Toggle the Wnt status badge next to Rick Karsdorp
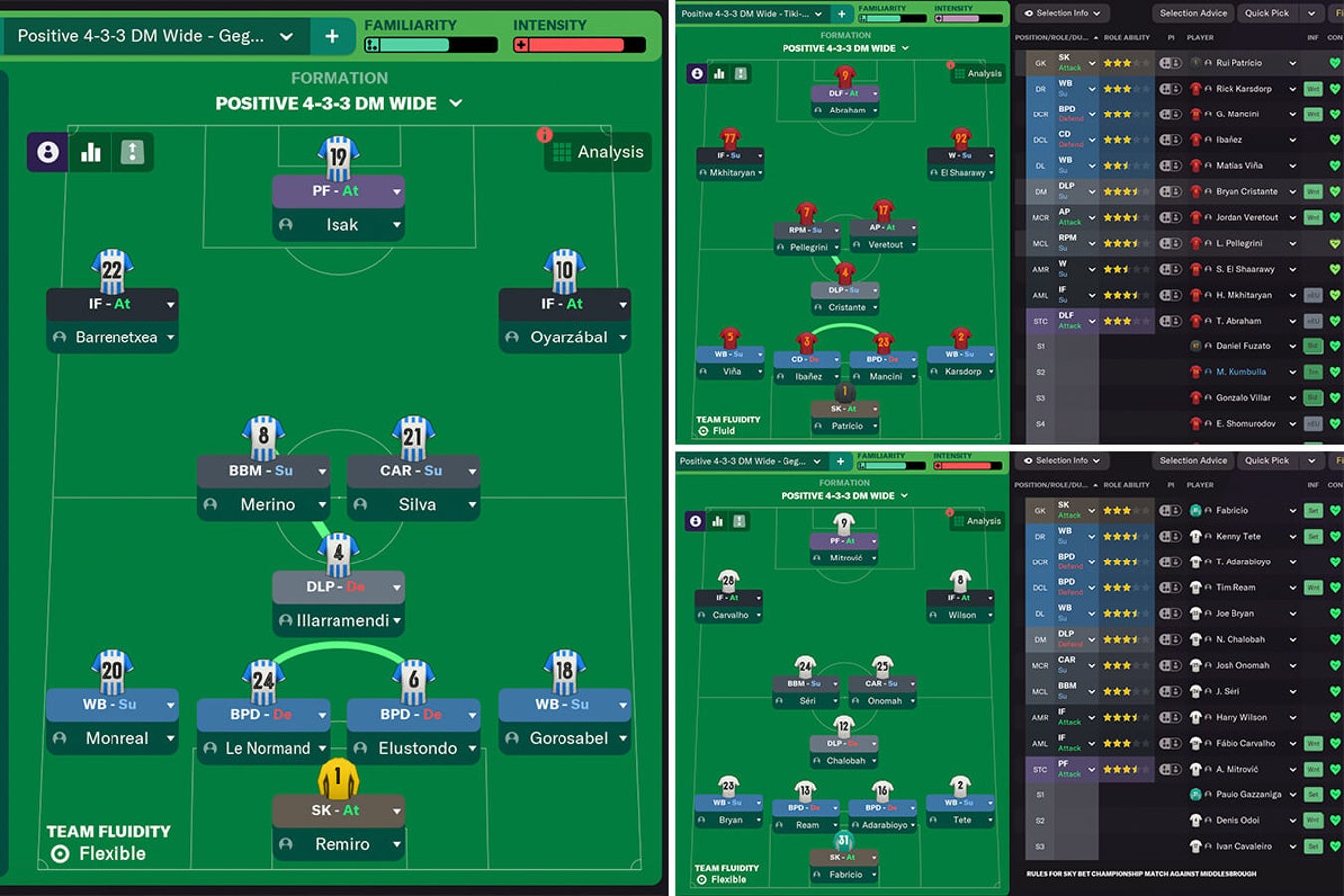 1314,88
